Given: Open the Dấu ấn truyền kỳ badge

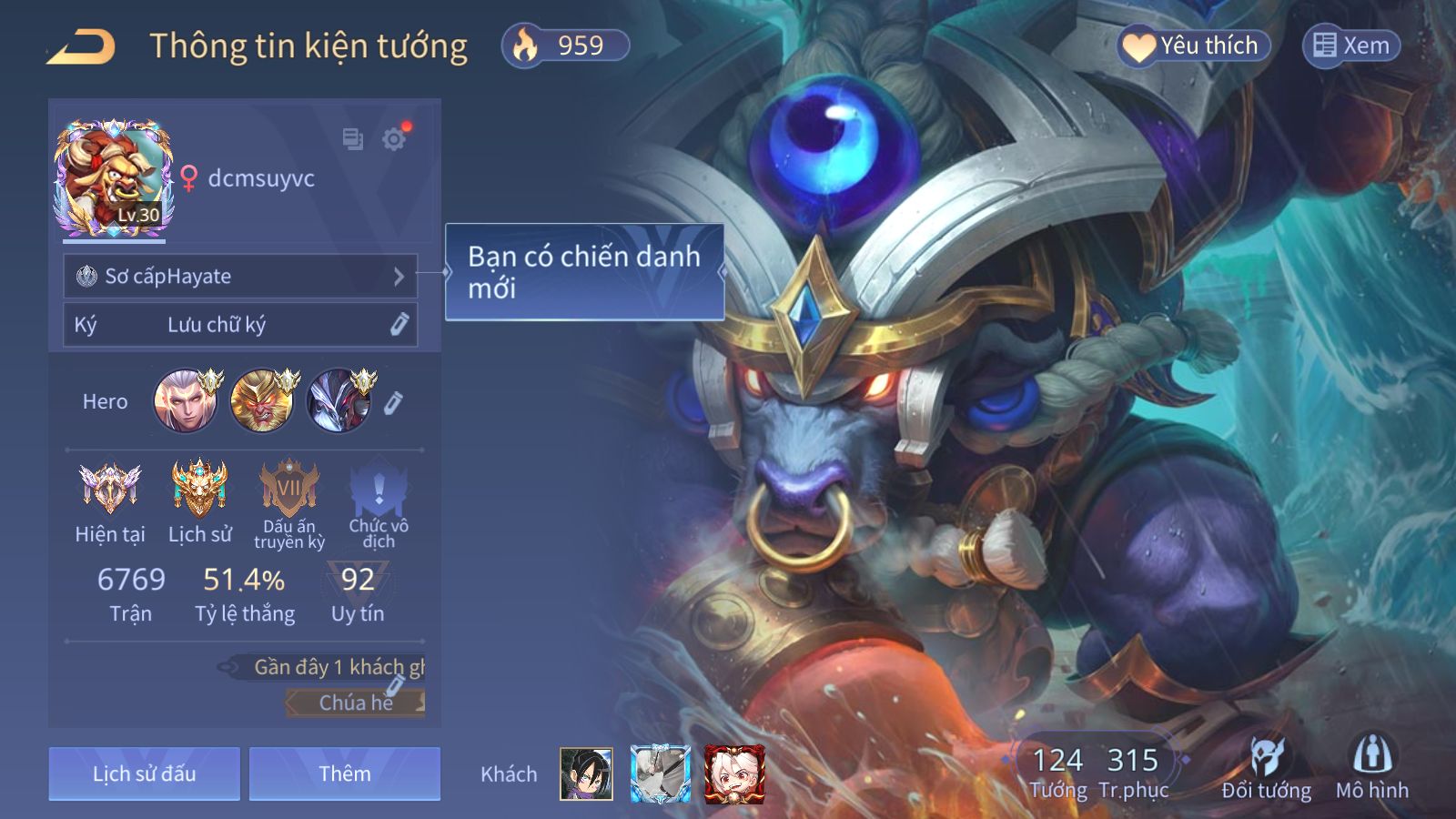Looking at the screenshot, I should [x=289, y=489].
